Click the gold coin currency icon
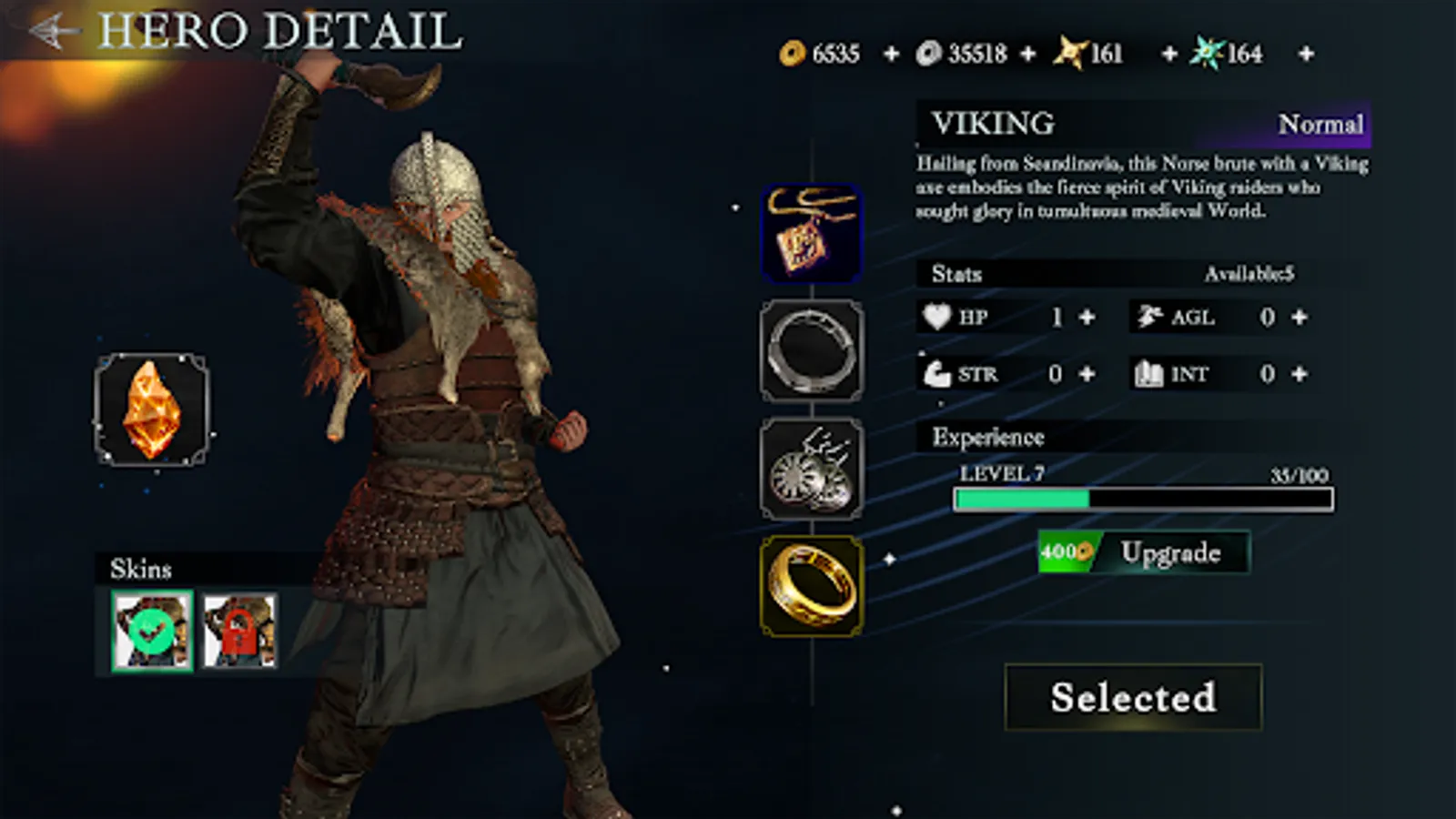Screen dimensions: 1456x819 click(791, 54)
